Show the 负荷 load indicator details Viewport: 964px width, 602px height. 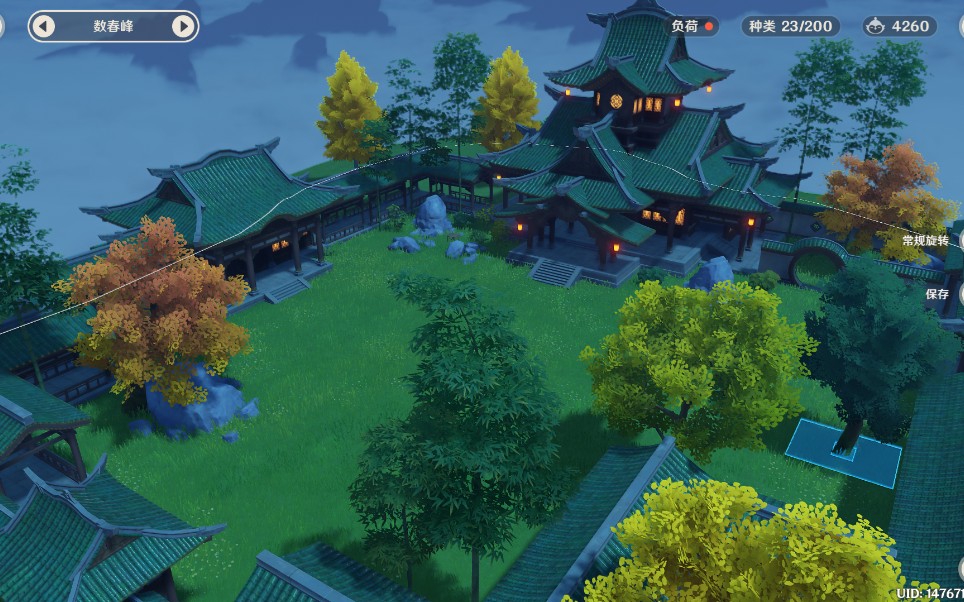693,26
